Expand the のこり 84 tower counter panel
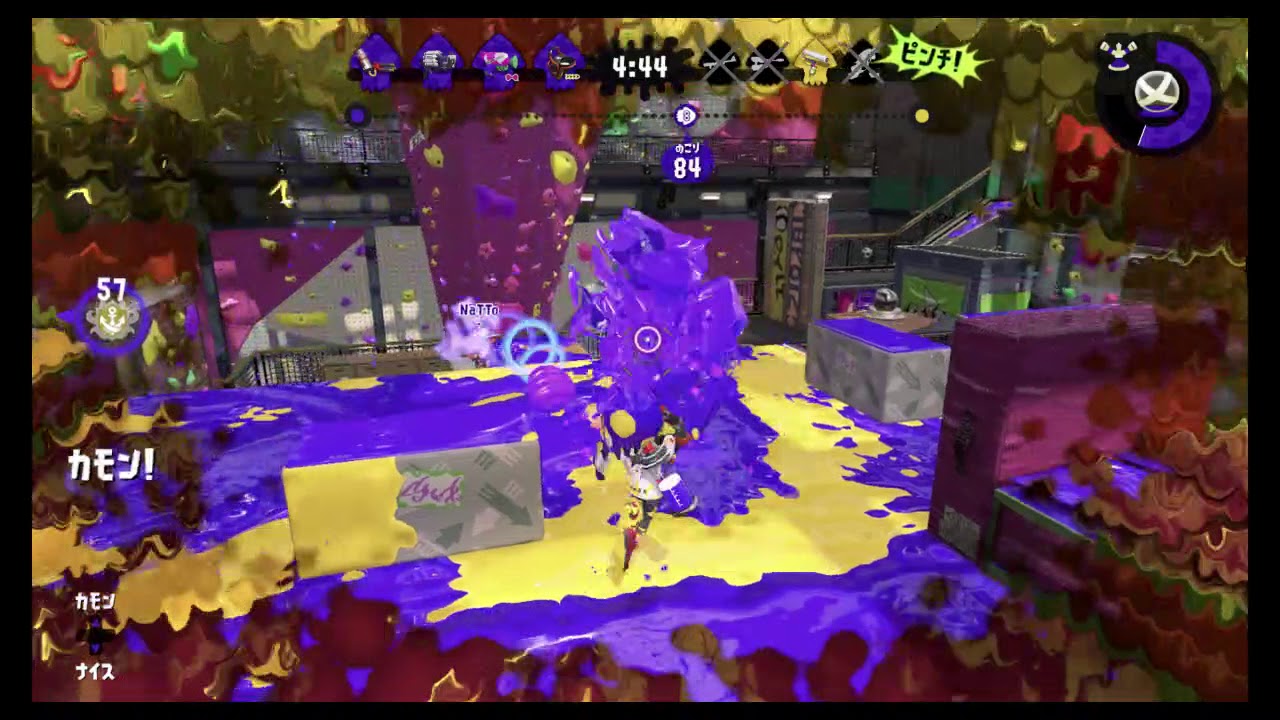Screen dimensions: 1280x720 (x=686, y=160)
